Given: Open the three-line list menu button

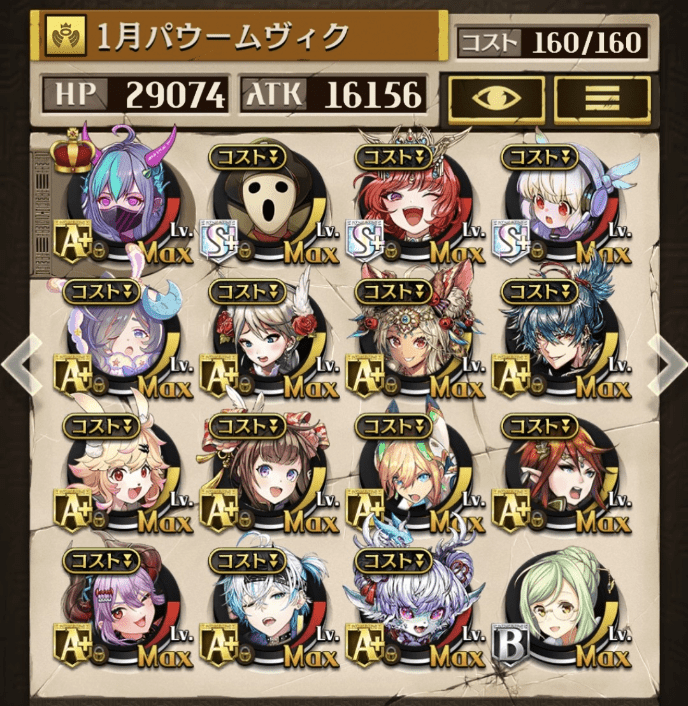Looking at the screenshot, I should pos(602,98).
